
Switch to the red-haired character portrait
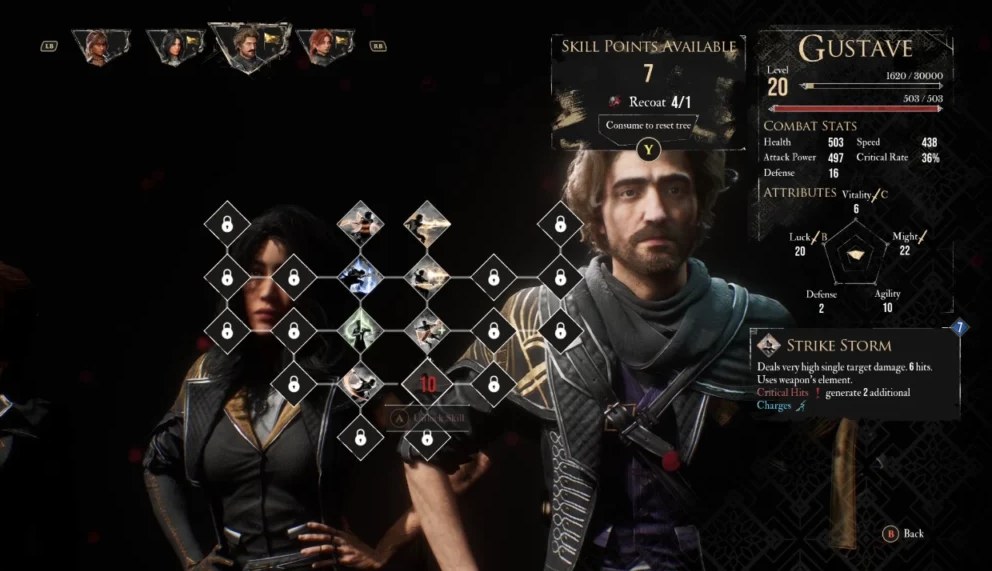click(324, 46)
